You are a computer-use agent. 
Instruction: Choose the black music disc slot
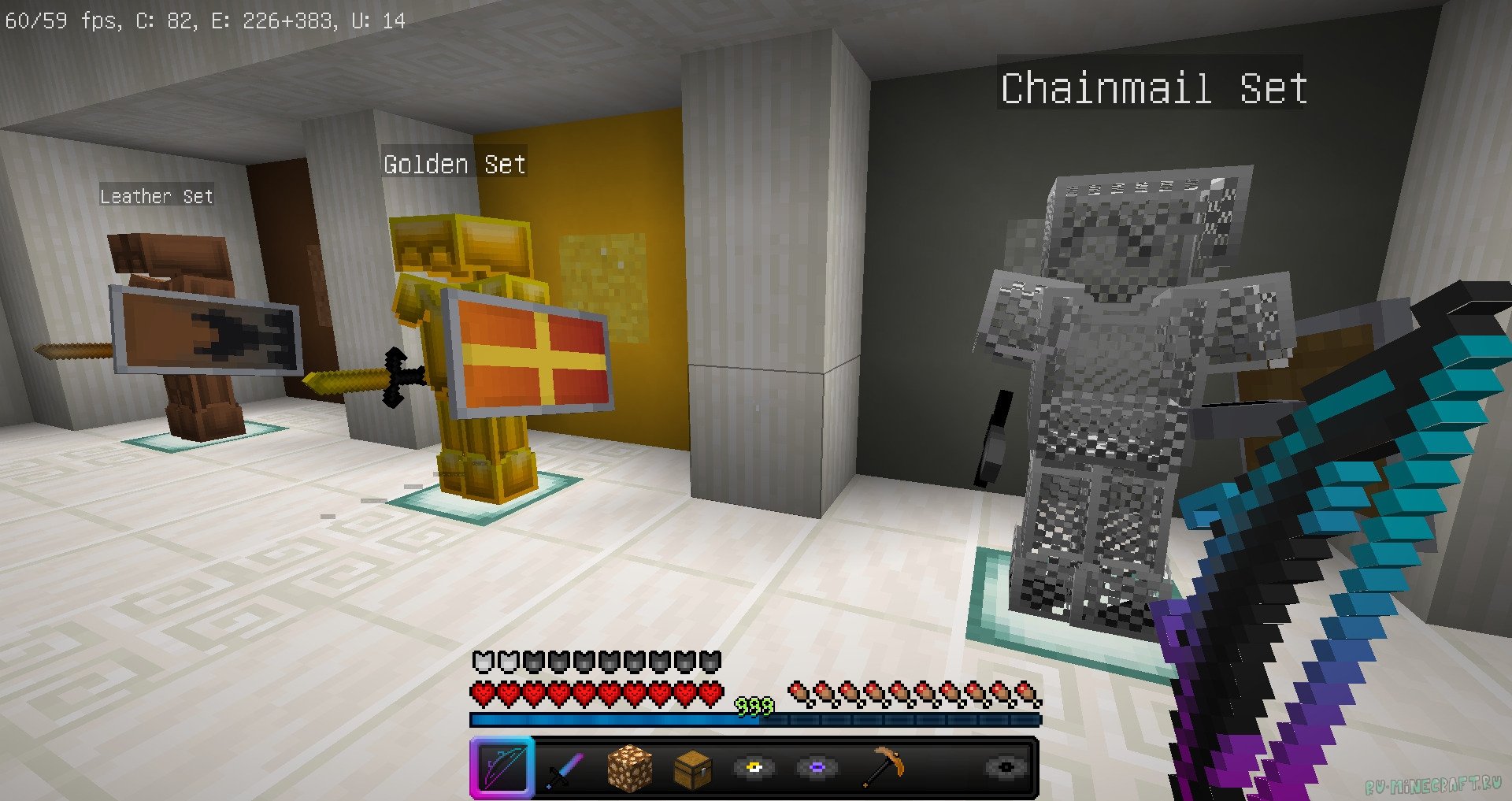(1006, 767)
